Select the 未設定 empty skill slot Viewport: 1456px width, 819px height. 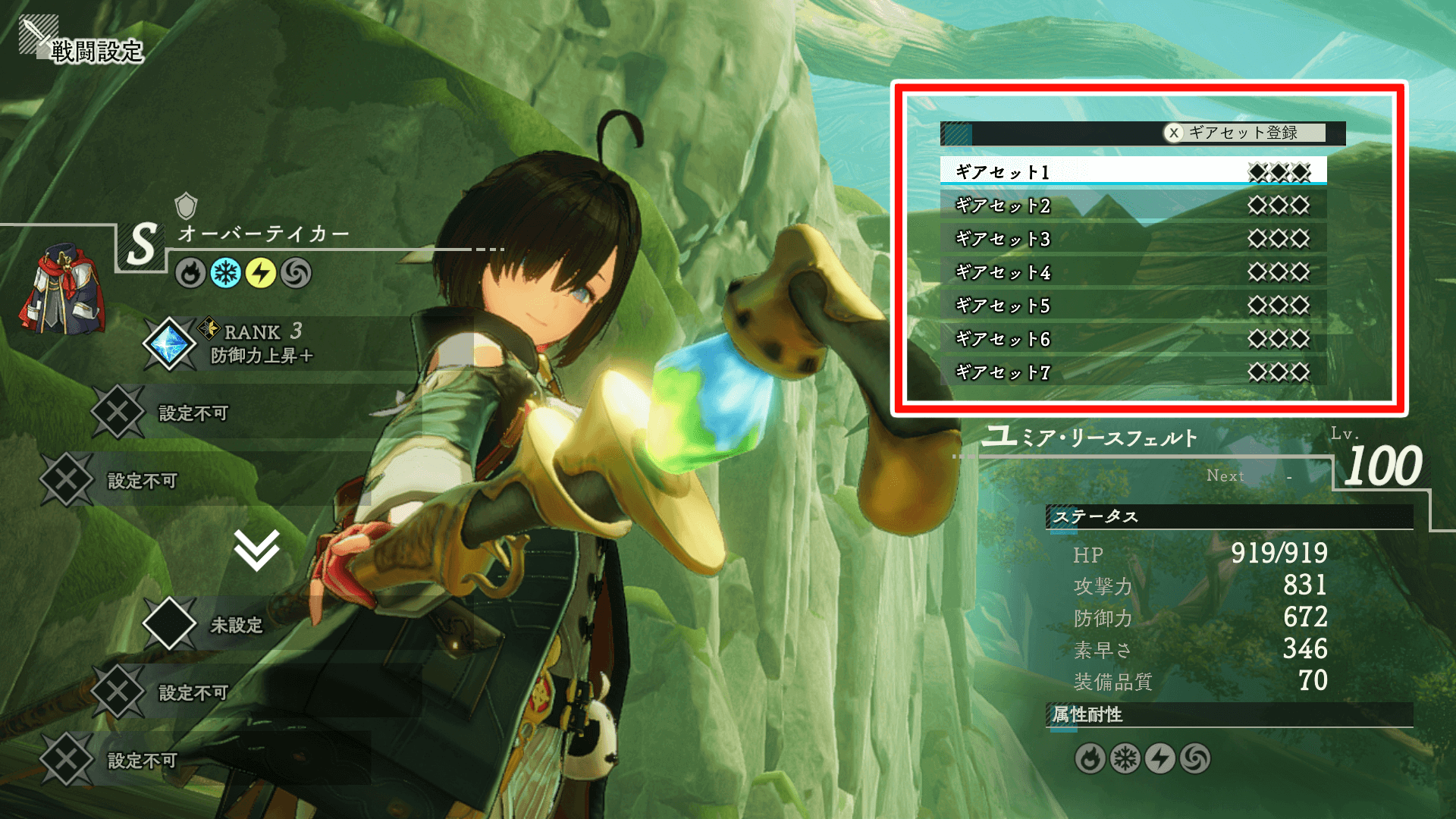pyautogui.click(x=235, y=624)
